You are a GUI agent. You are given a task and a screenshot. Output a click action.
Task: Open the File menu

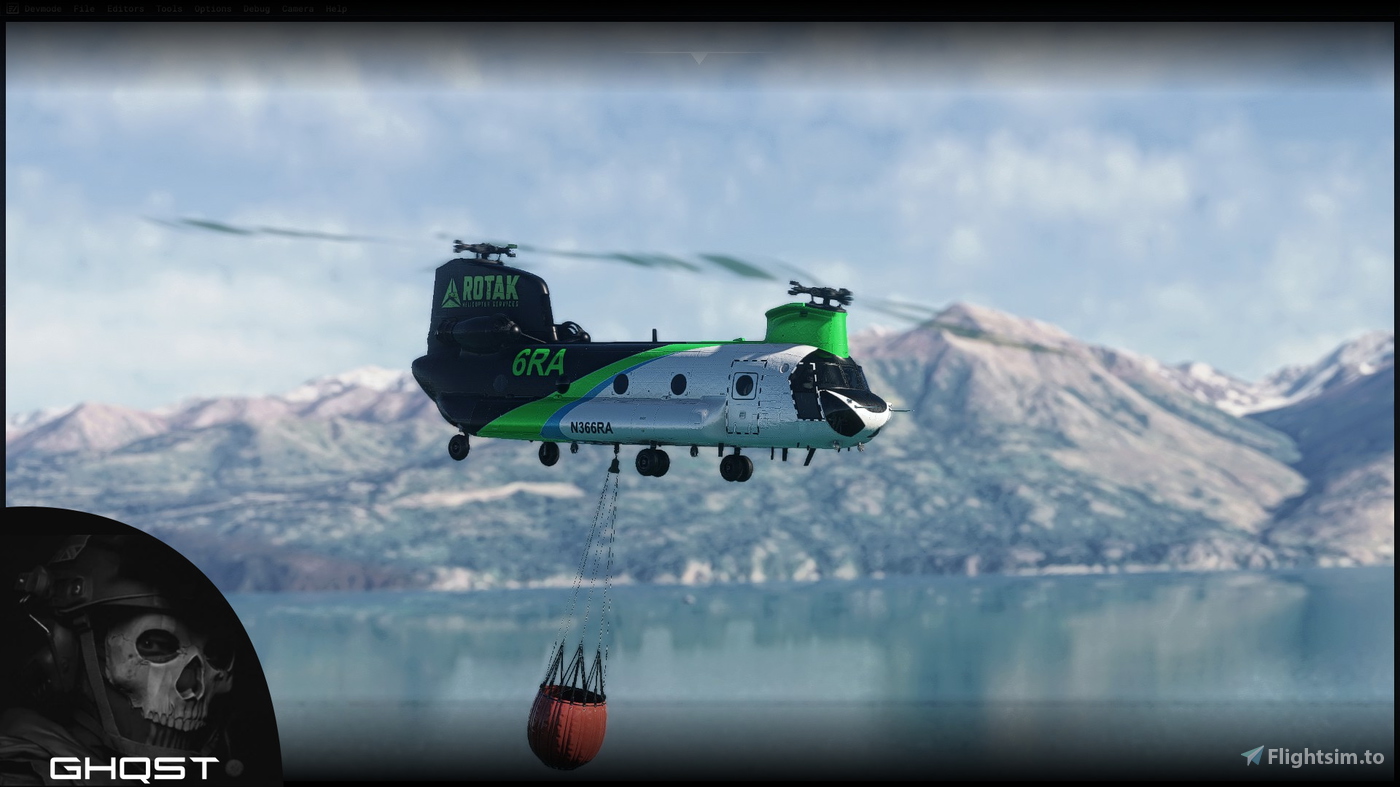point(83,9)
